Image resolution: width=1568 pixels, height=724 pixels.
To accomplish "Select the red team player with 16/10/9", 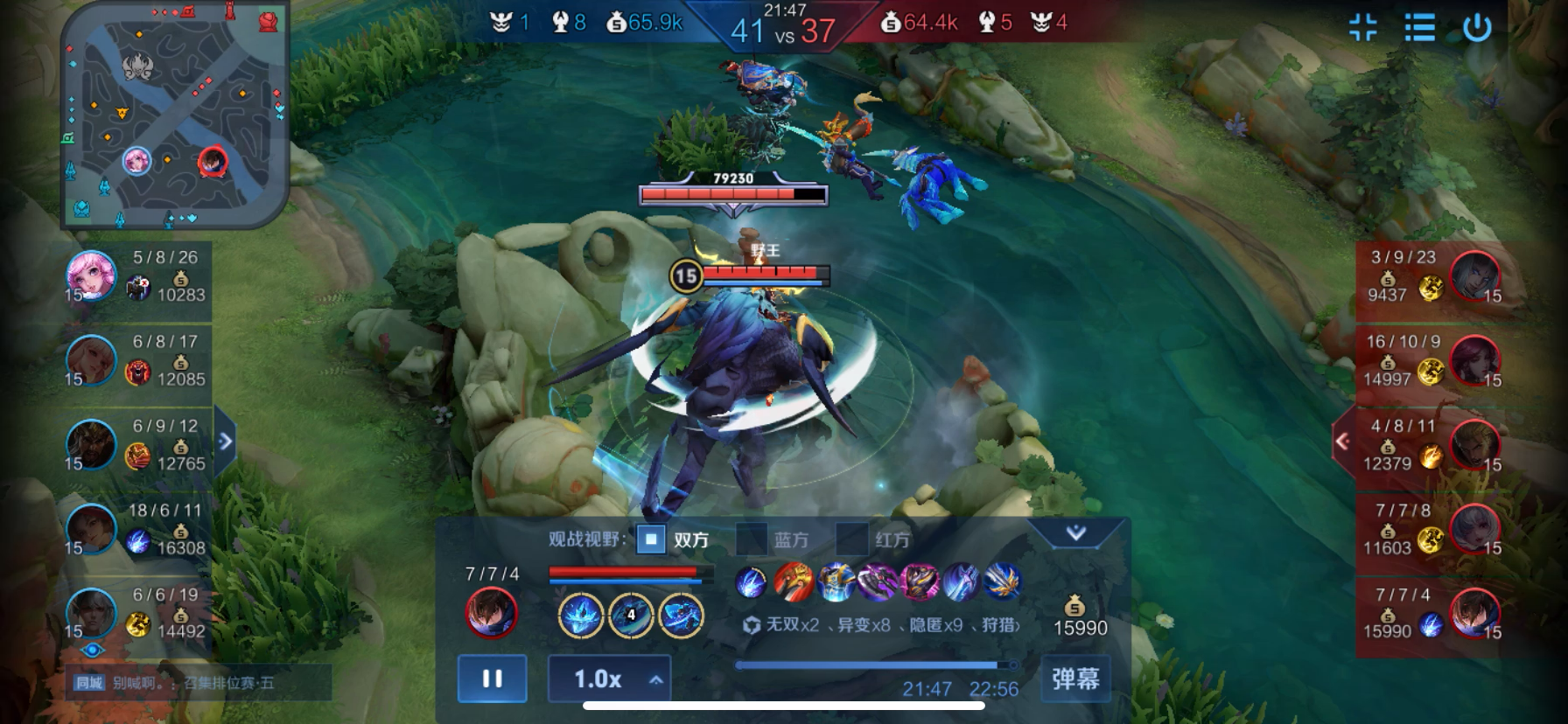I will pyautogui.click(x=1475, y=360).
